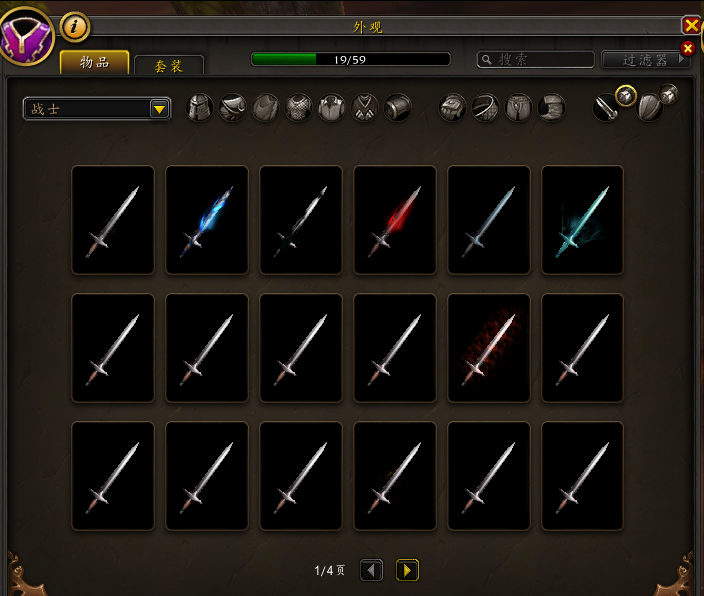This screenshot has height=596, width=704.
Task: Select the teal glowing sword appearance
Action: coord(582,220)
